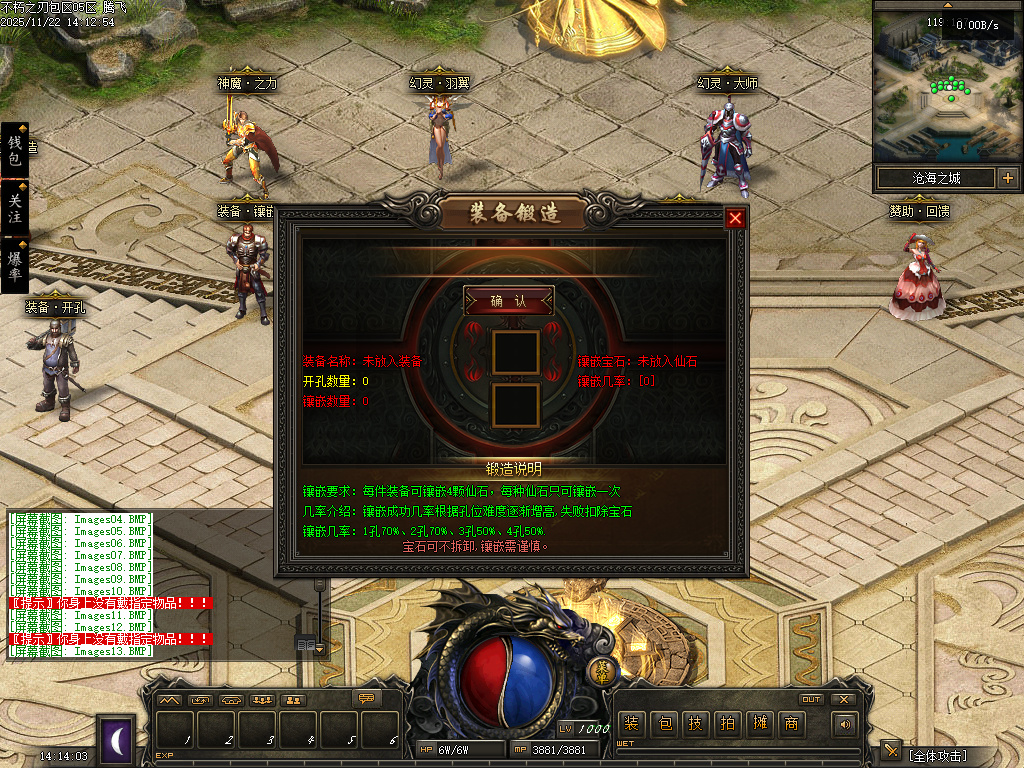
Task: Toggle the sound speaker button
Action: coord(846,724)
